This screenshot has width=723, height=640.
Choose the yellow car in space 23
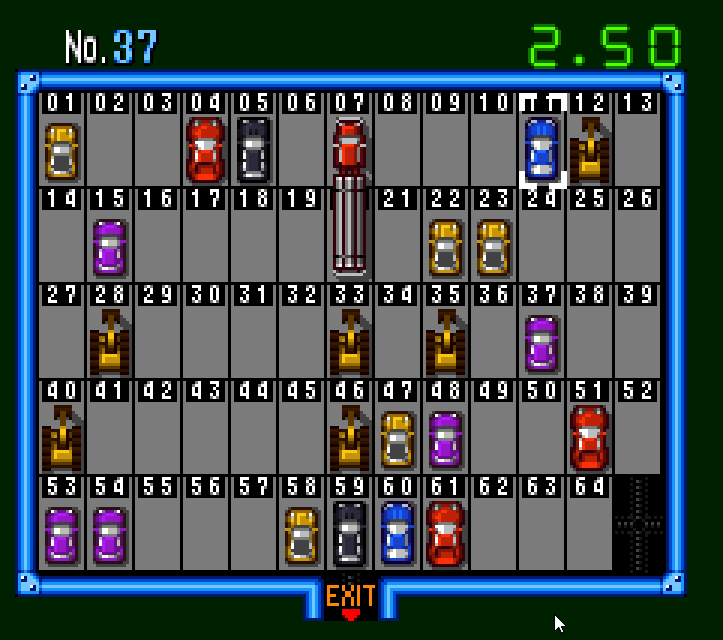coord(493,247)
